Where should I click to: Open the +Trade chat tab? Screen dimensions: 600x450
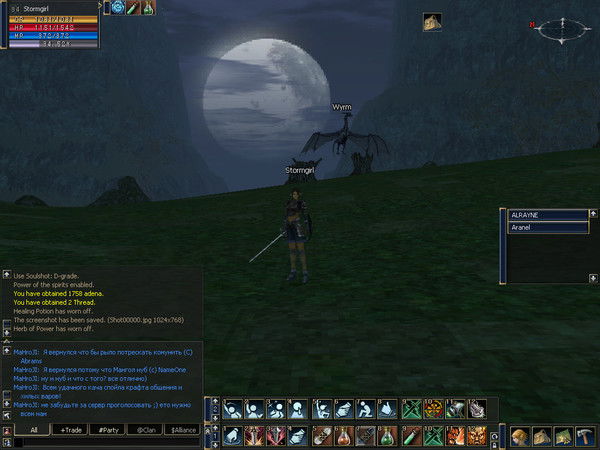coord(70,429)
